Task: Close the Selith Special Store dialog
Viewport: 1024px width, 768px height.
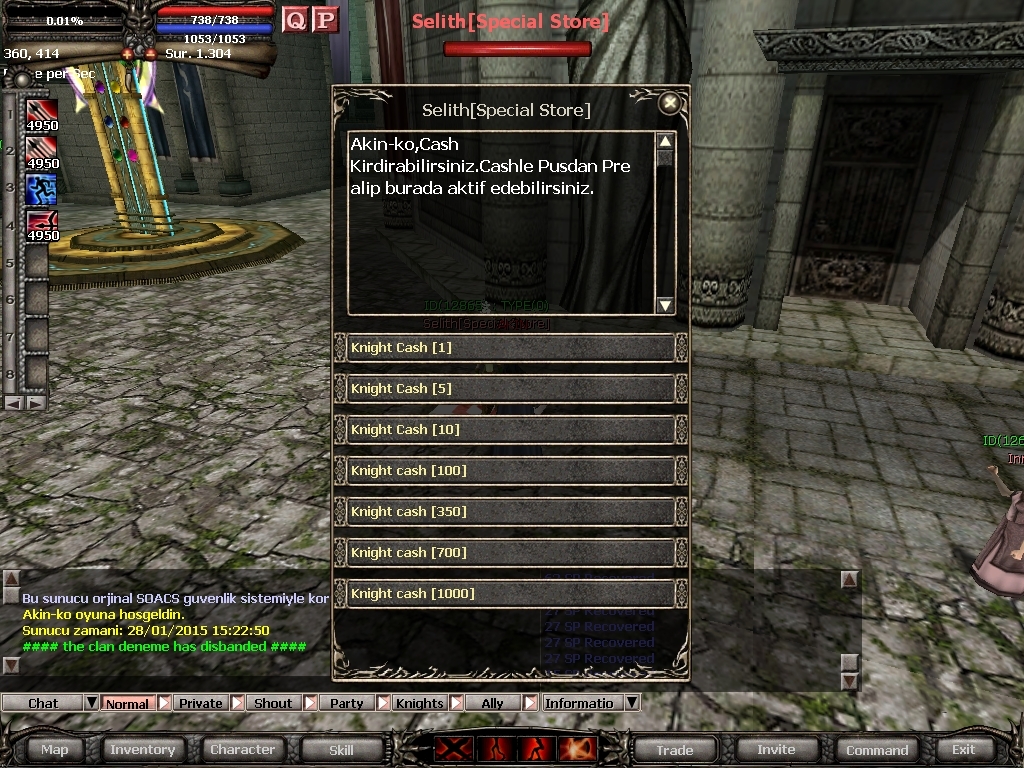Action: click(670, 103)
